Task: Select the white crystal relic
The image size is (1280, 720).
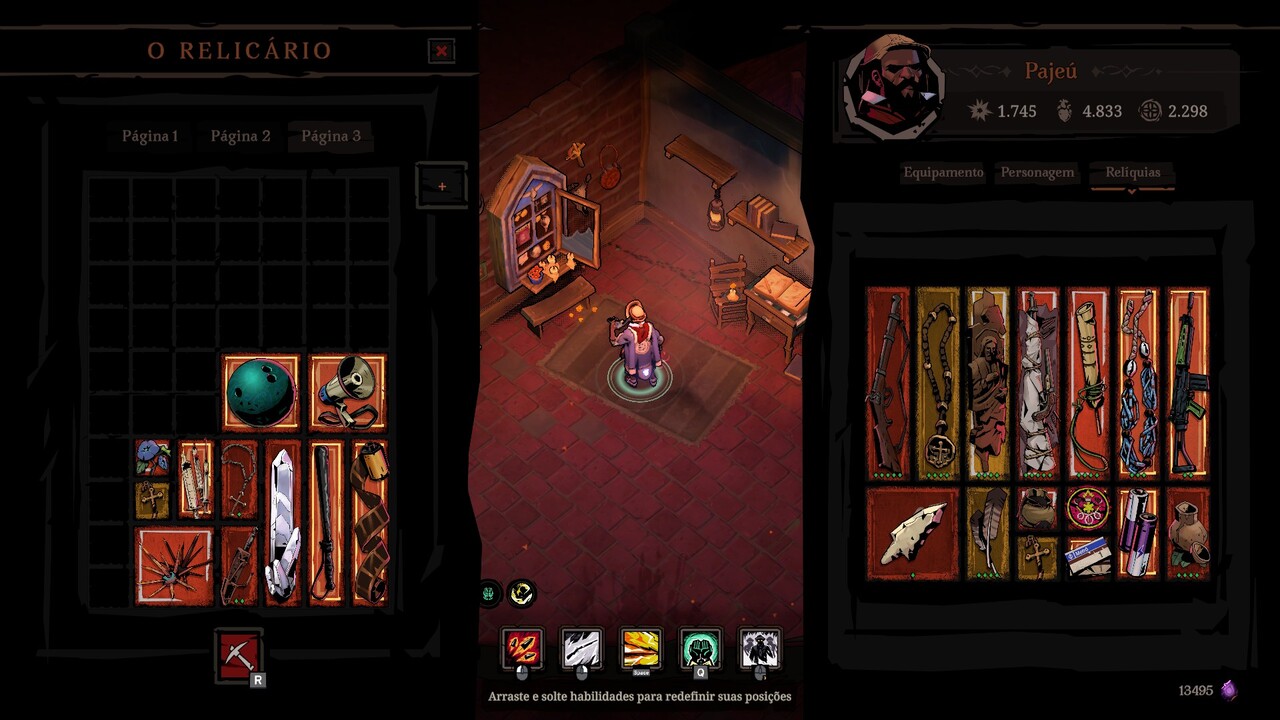Action: coord(282,523)
